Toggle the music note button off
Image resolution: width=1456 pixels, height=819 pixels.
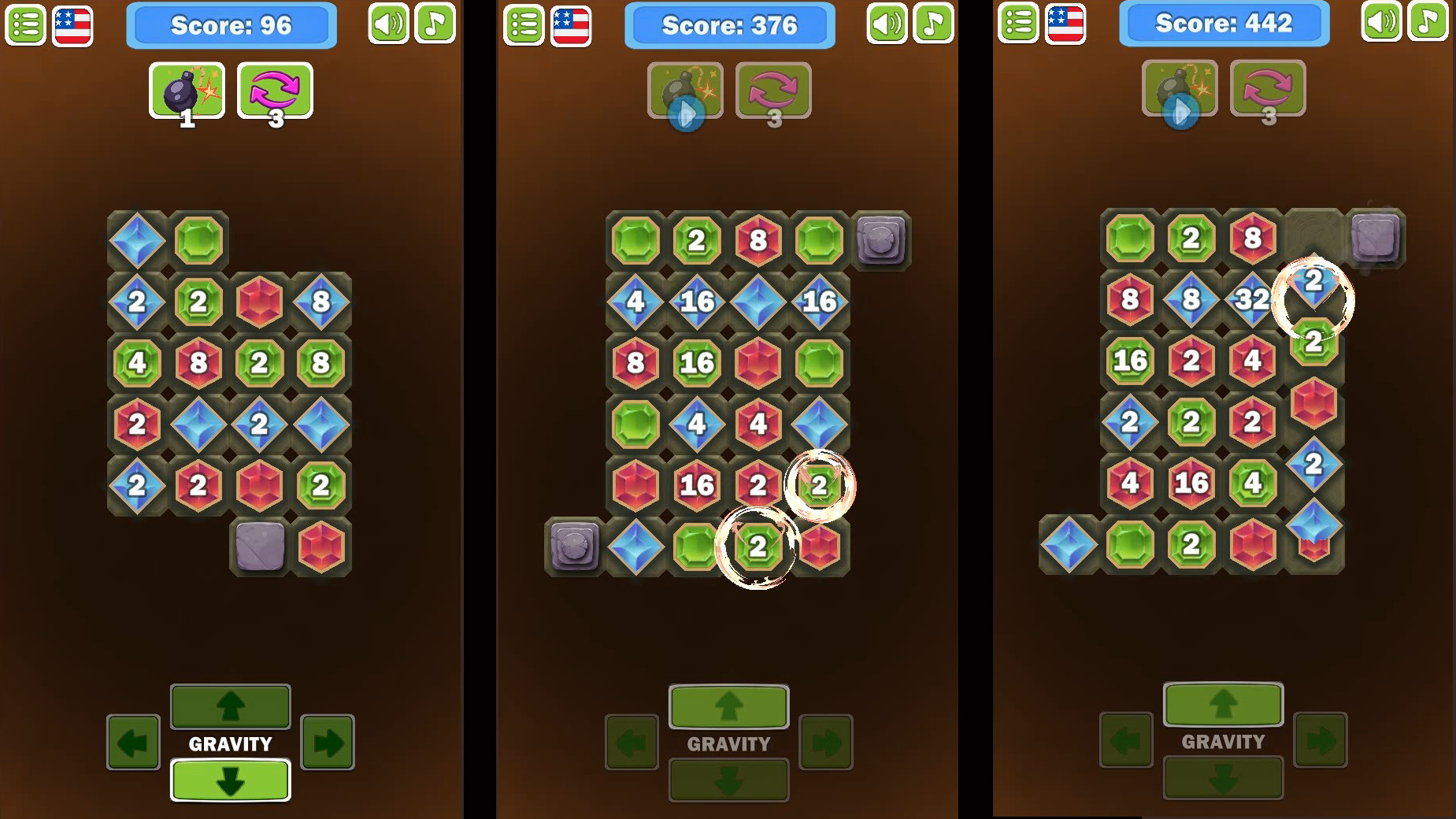coord(435,24)
